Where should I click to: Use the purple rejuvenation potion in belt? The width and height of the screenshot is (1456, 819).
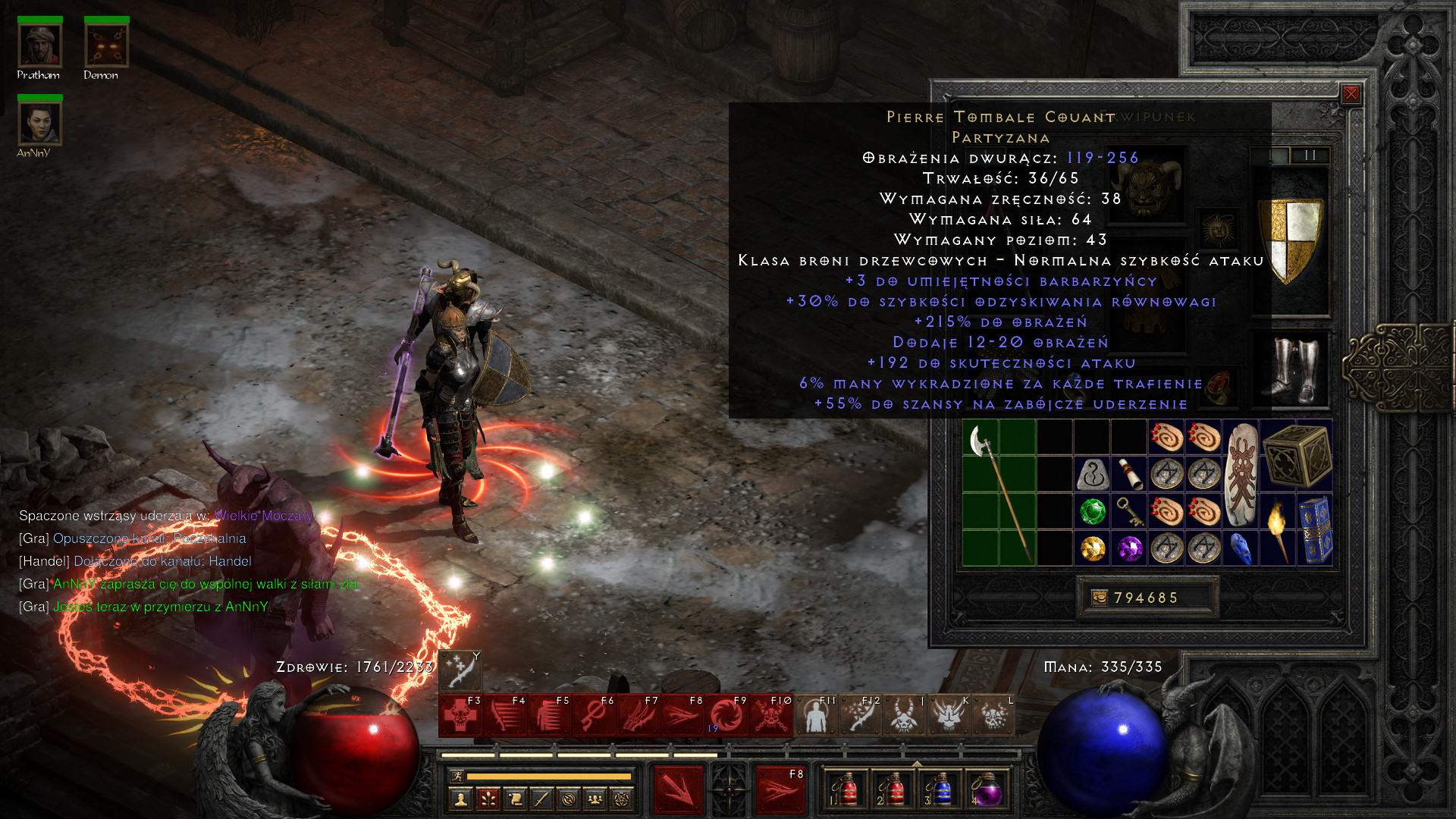[987, 790]
